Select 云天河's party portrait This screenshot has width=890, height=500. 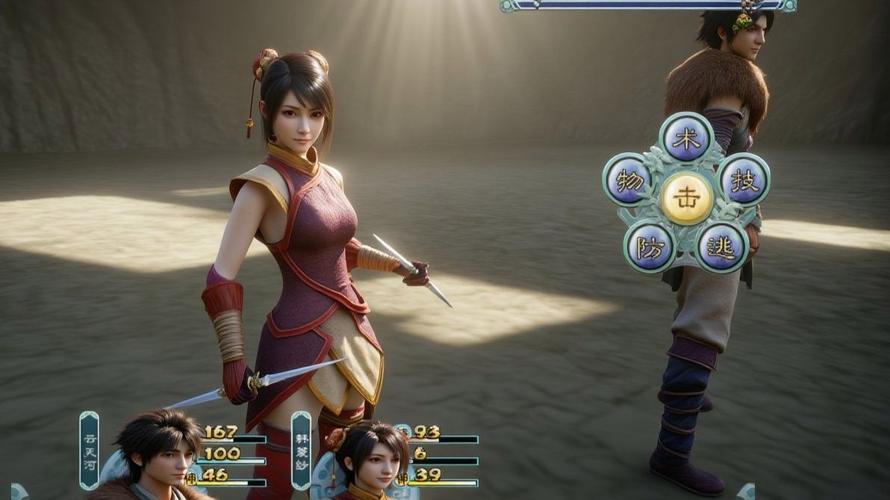point(158,455)
